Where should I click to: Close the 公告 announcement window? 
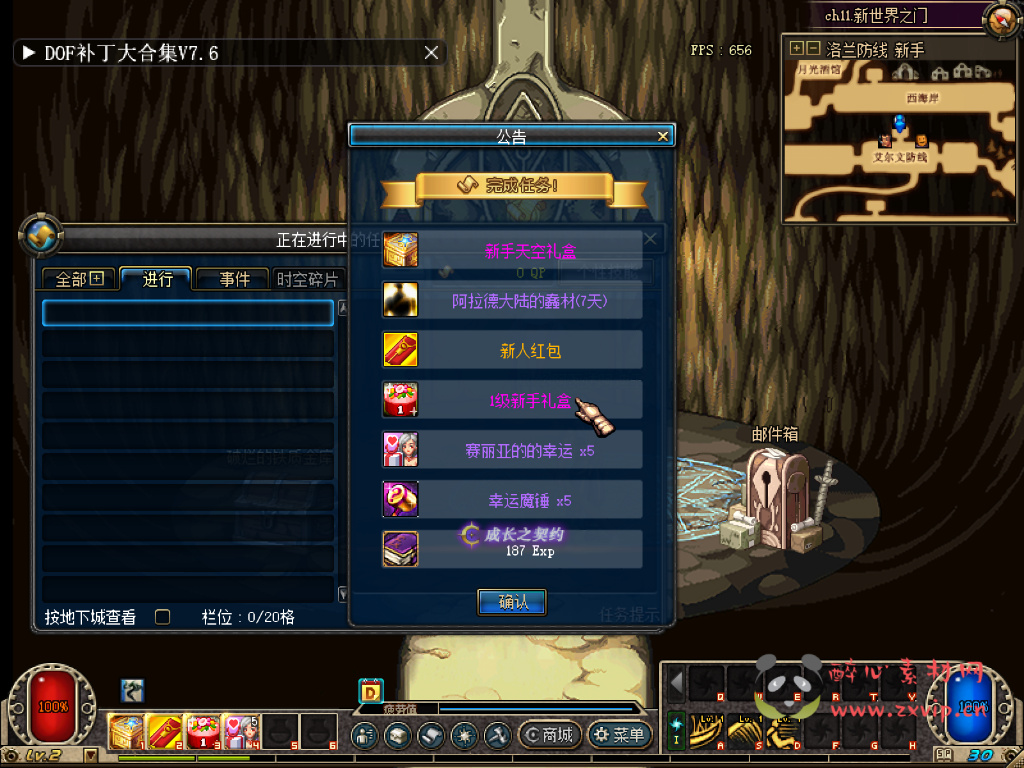pos(662,136)
